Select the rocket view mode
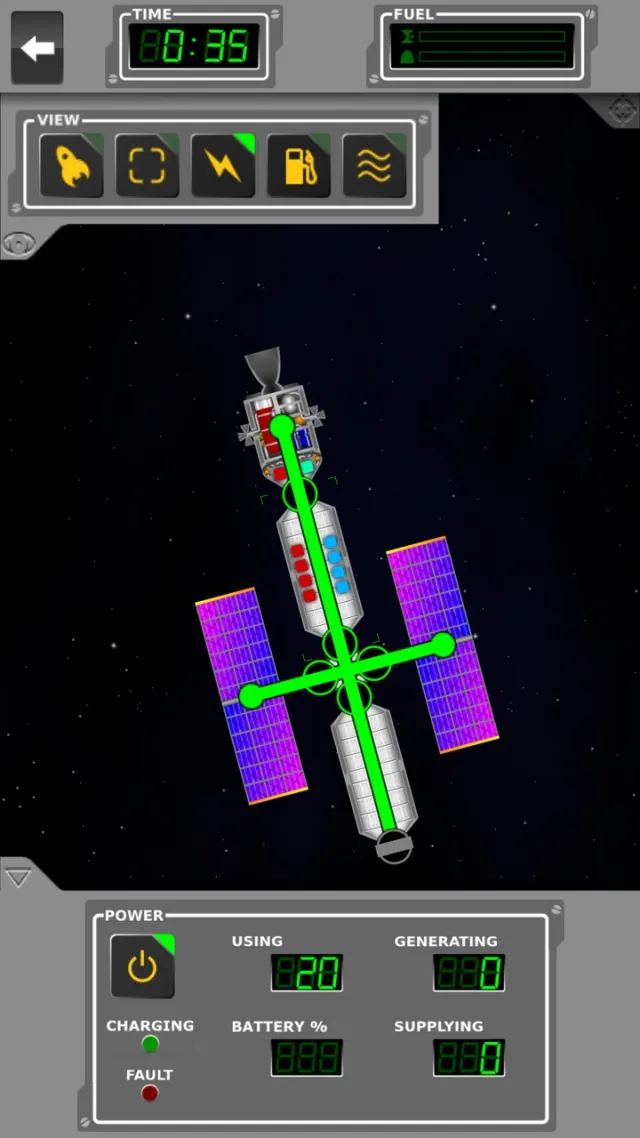 [71, 165]
